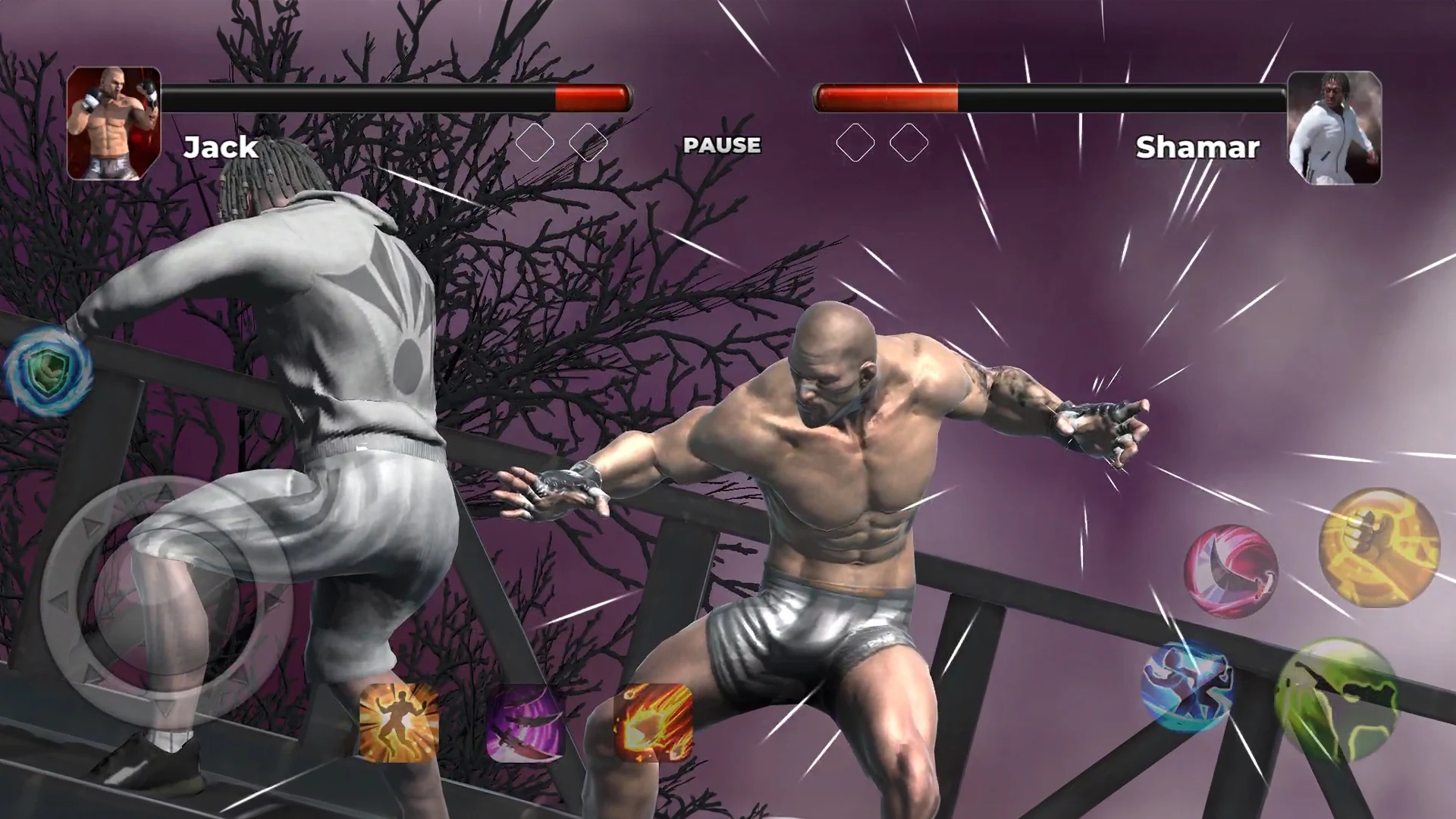The width and height of the screenshot is (1456, 819).
Task: Use the purple slash special skill
Action: (x=525, y=723)
